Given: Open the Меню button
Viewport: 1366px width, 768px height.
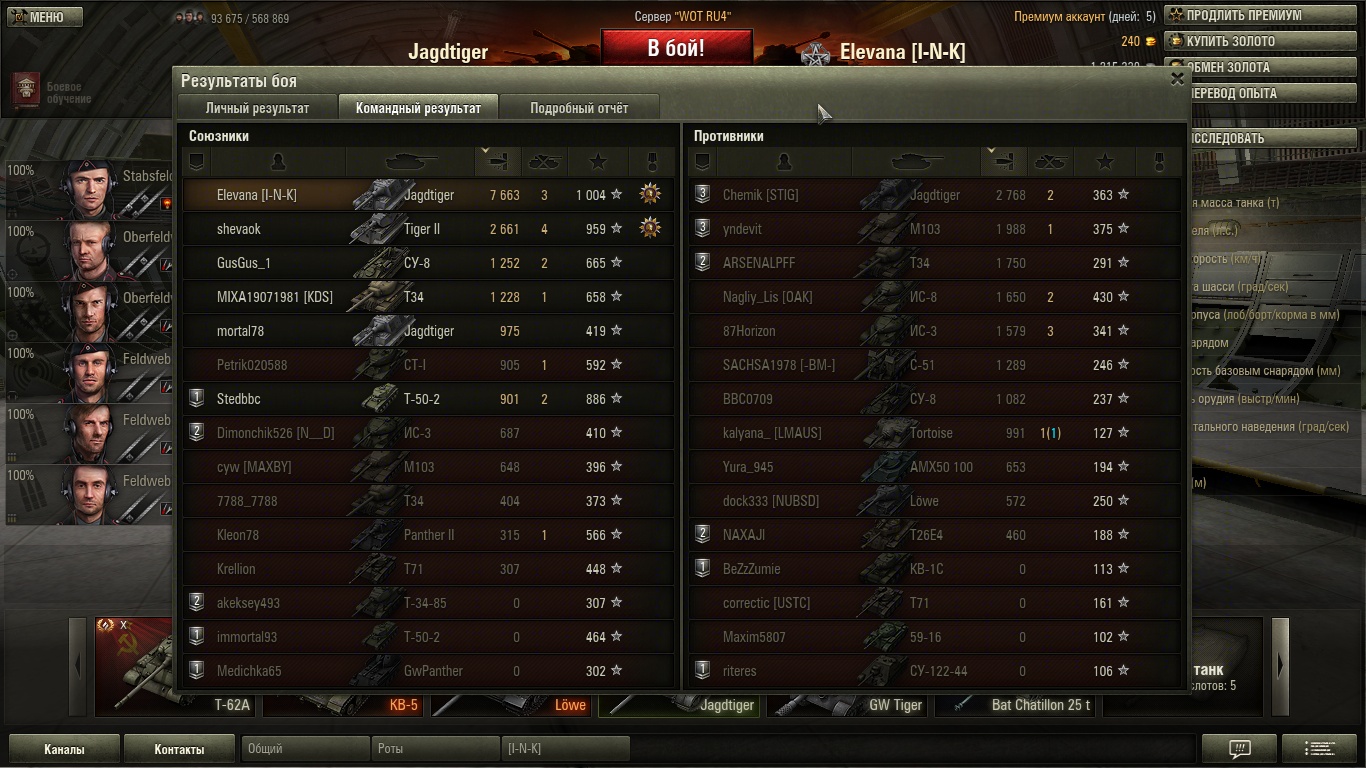Looking at the screenshot, I should tap(45, 17).
